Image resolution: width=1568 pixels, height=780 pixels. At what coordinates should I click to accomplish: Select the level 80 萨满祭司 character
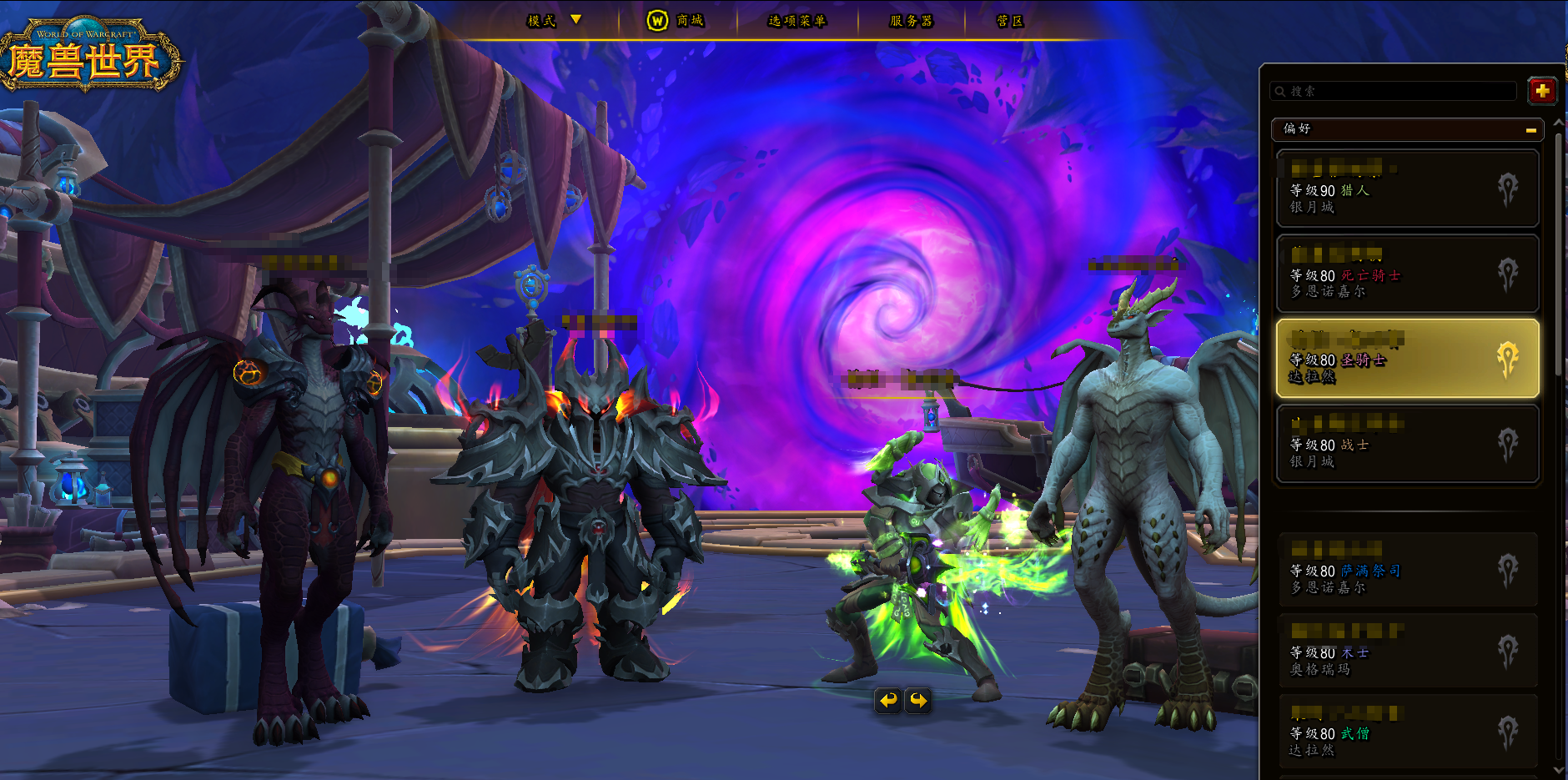click(x=1407, y=570)
